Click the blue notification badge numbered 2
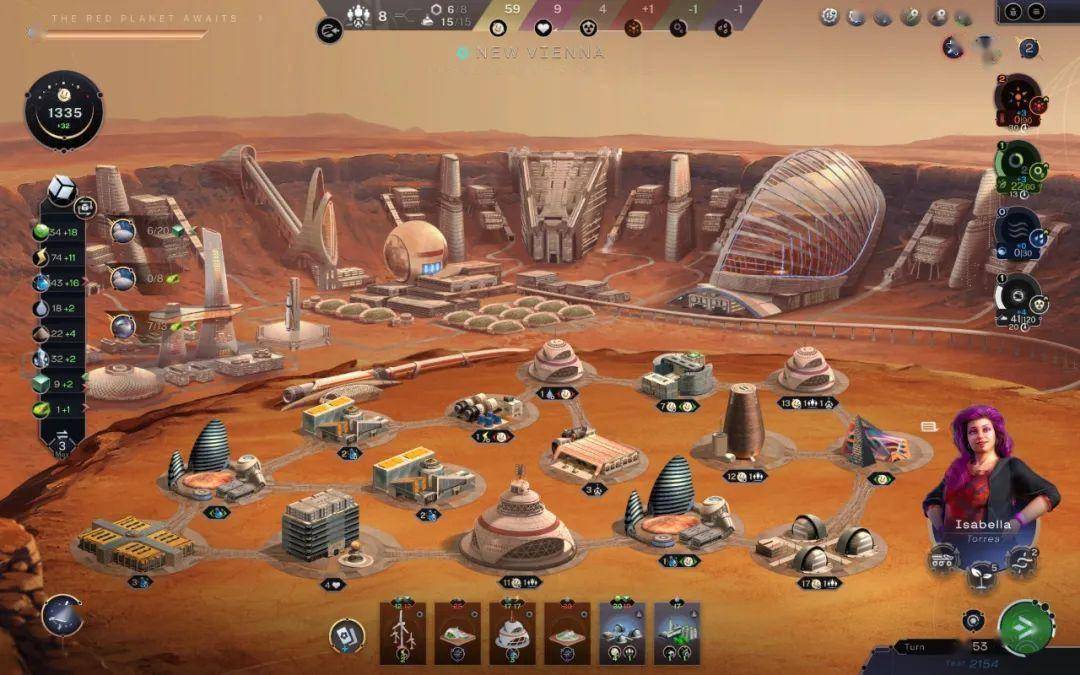The height and width of the screenshot is (675, 1080). tap(1028, 48)
